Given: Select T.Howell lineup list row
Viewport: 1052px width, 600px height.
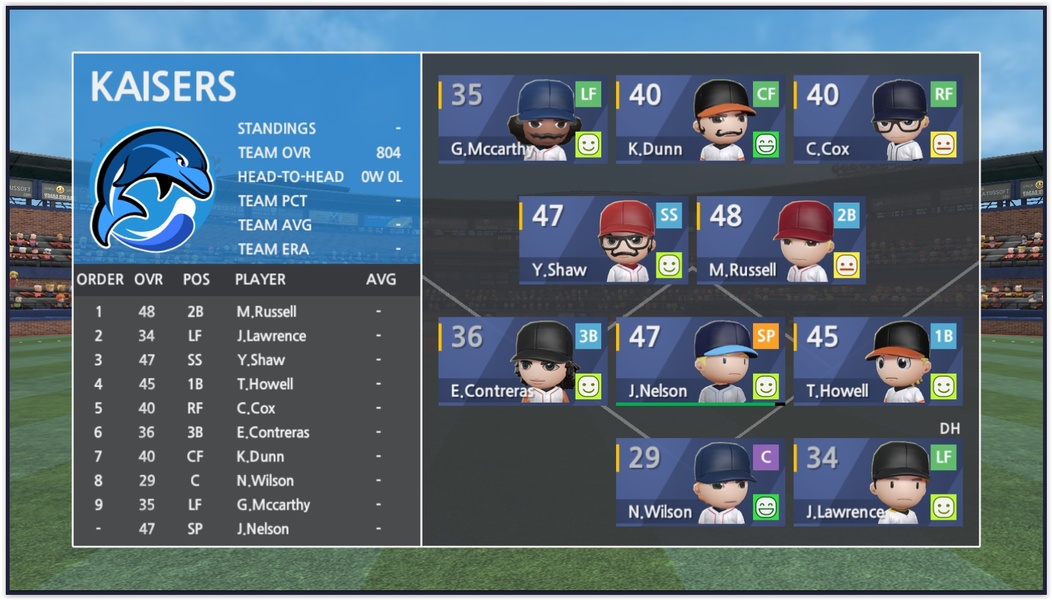Looking at the screenshot, I should tap(246, 384).
